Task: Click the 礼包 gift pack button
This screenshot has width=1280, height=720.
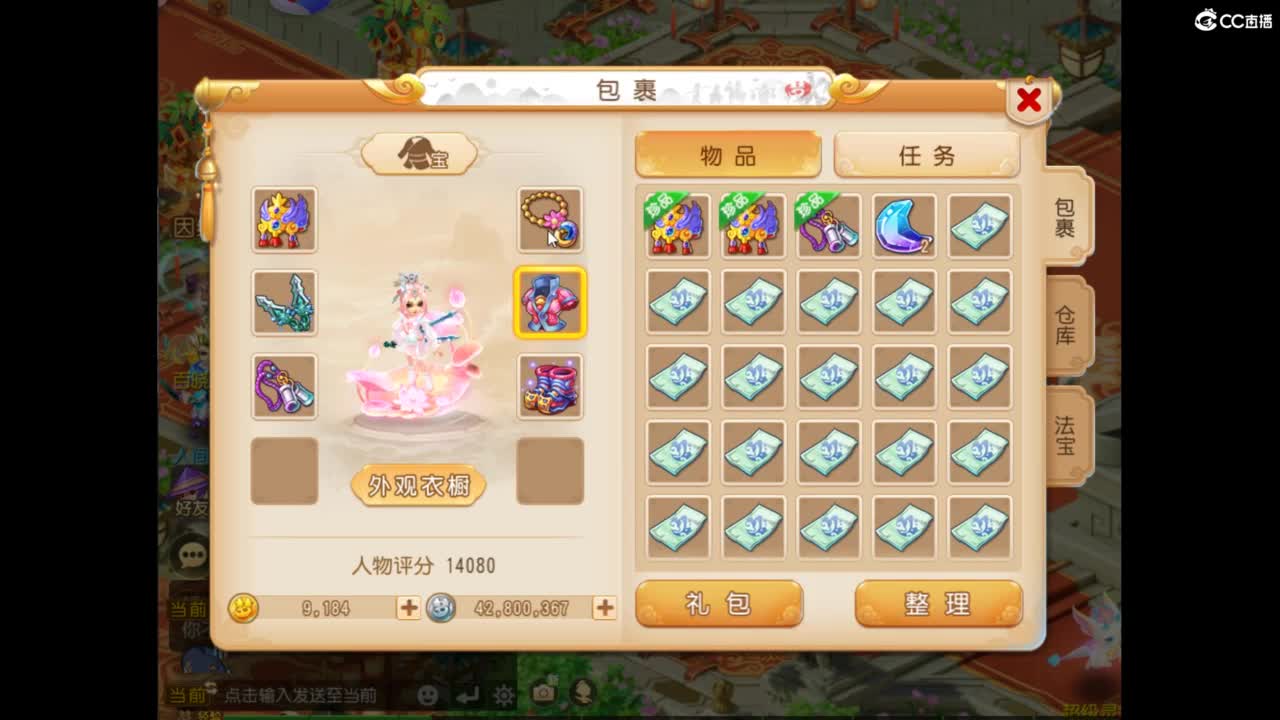Action: [720, 603]
